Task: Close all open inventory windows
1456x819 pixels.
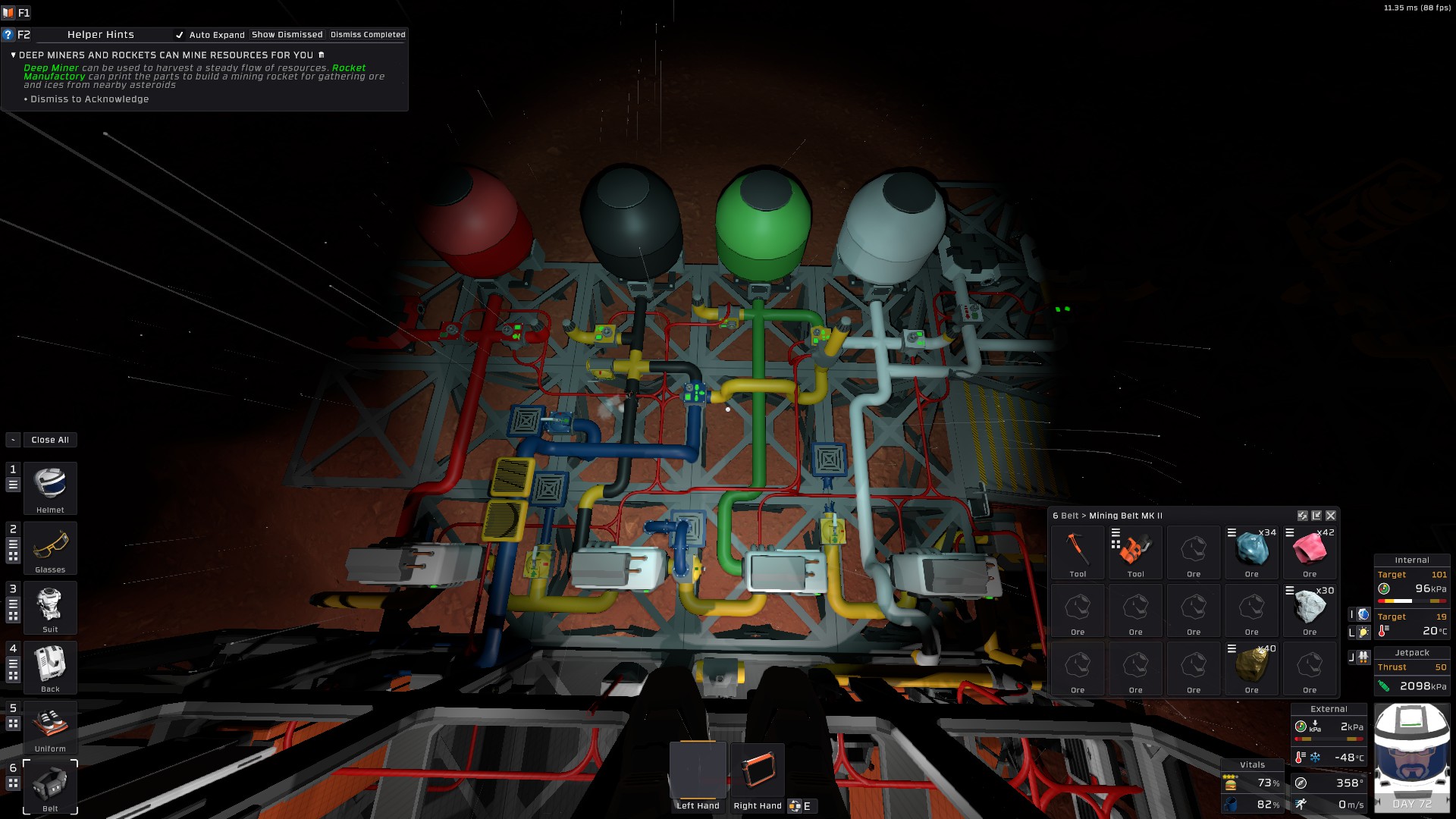Action: click(50, 440)
